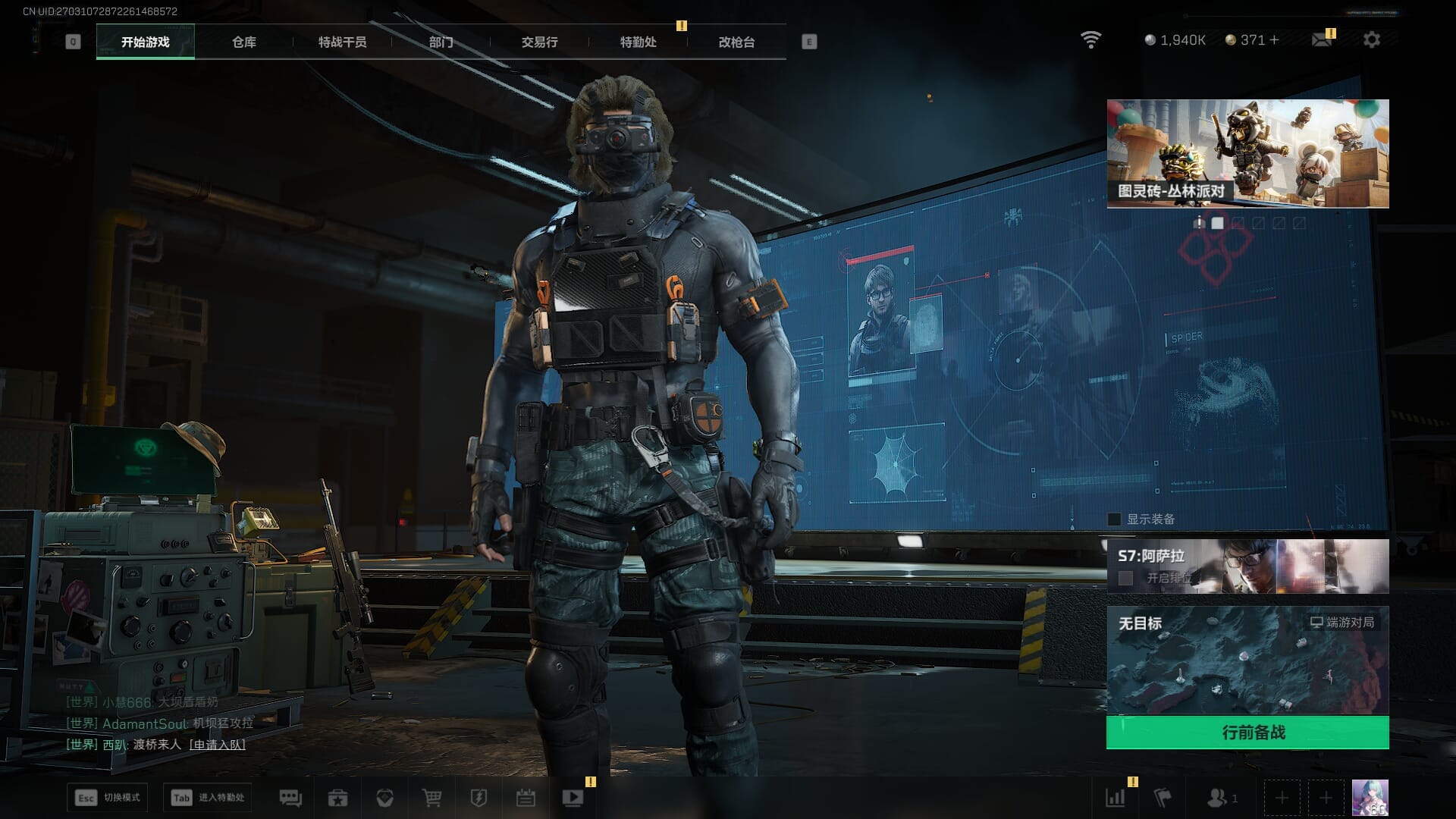Screen dimensions: 1456x819
Task: Open the calendar events icon
Action: click(526, 798)
